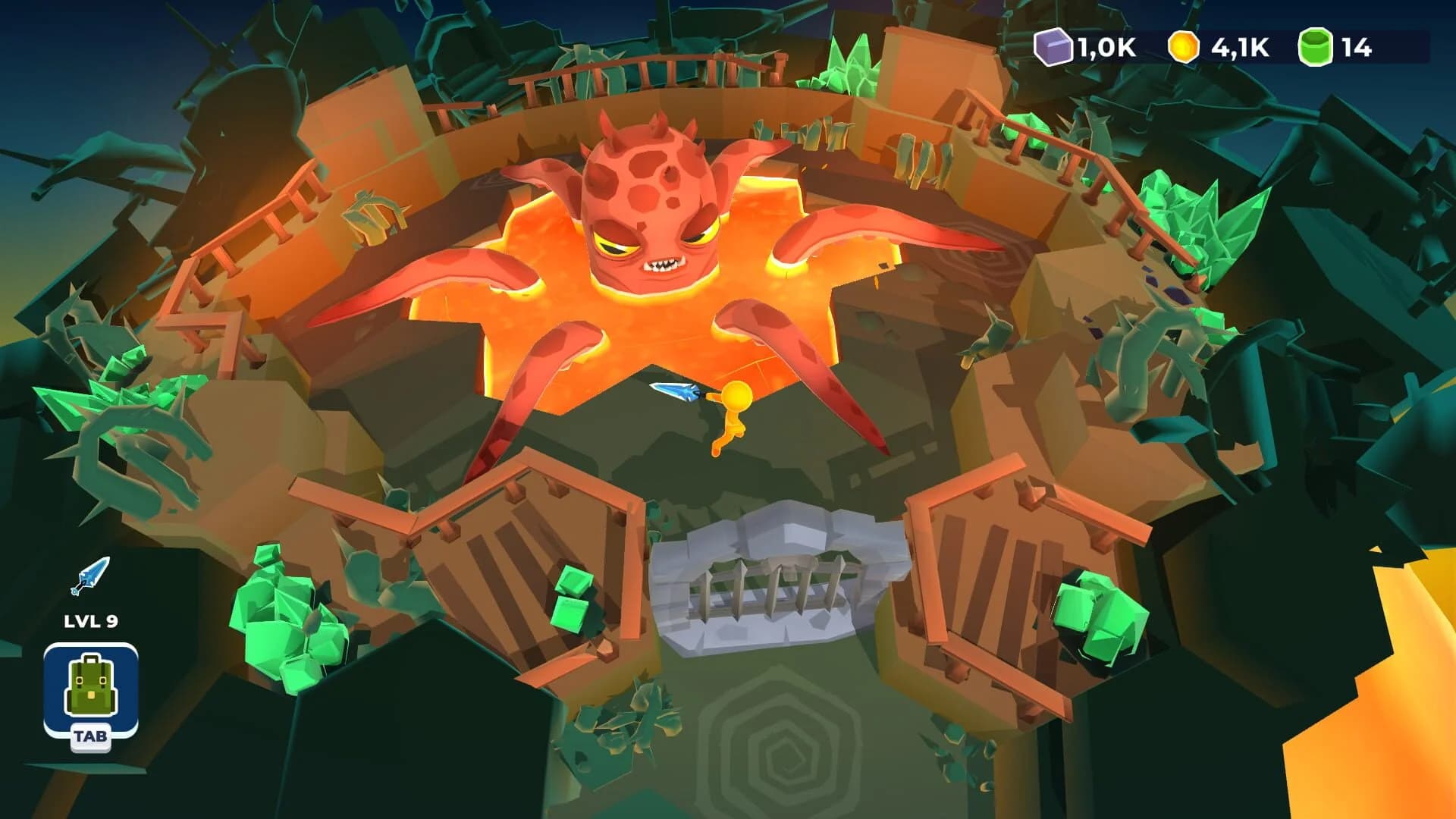Click the purple crystal currency icon
The height and width of the screenshot is (819, 1456).
pos(1053,47)
